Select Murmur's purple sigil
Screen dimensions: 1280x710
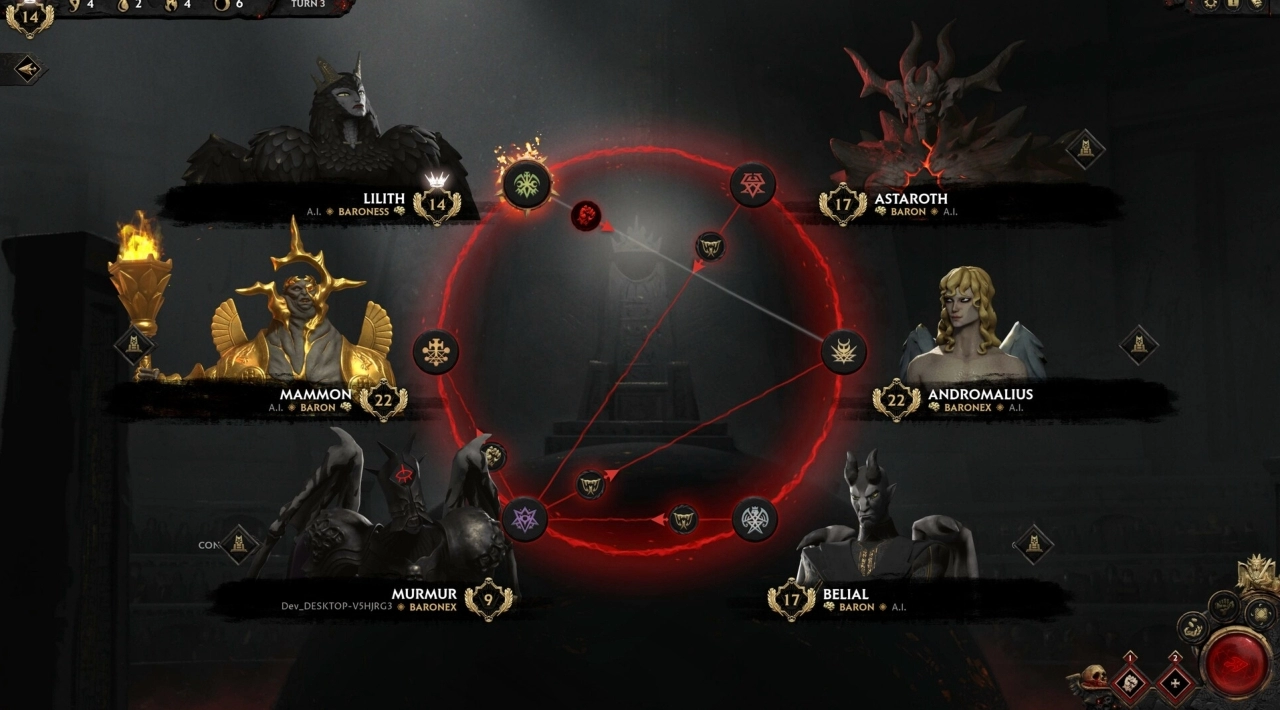[x=524, y=519]
